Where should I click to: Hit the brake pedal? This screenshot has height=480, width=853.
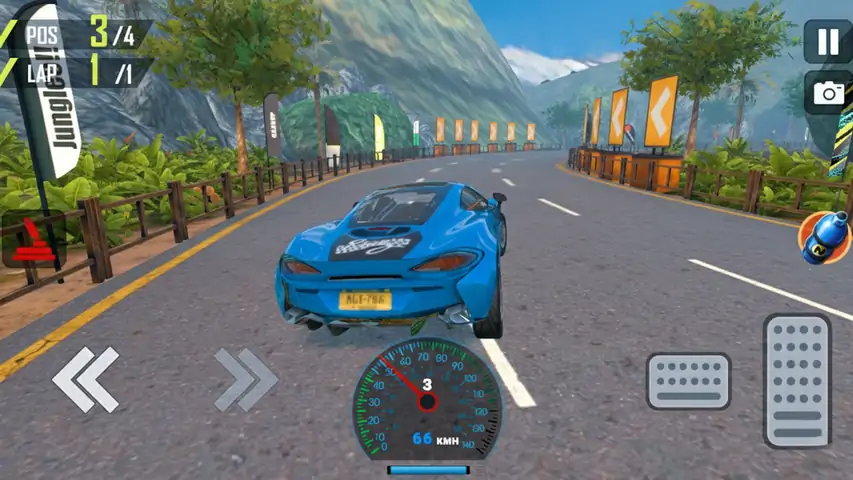pos(688,381)
